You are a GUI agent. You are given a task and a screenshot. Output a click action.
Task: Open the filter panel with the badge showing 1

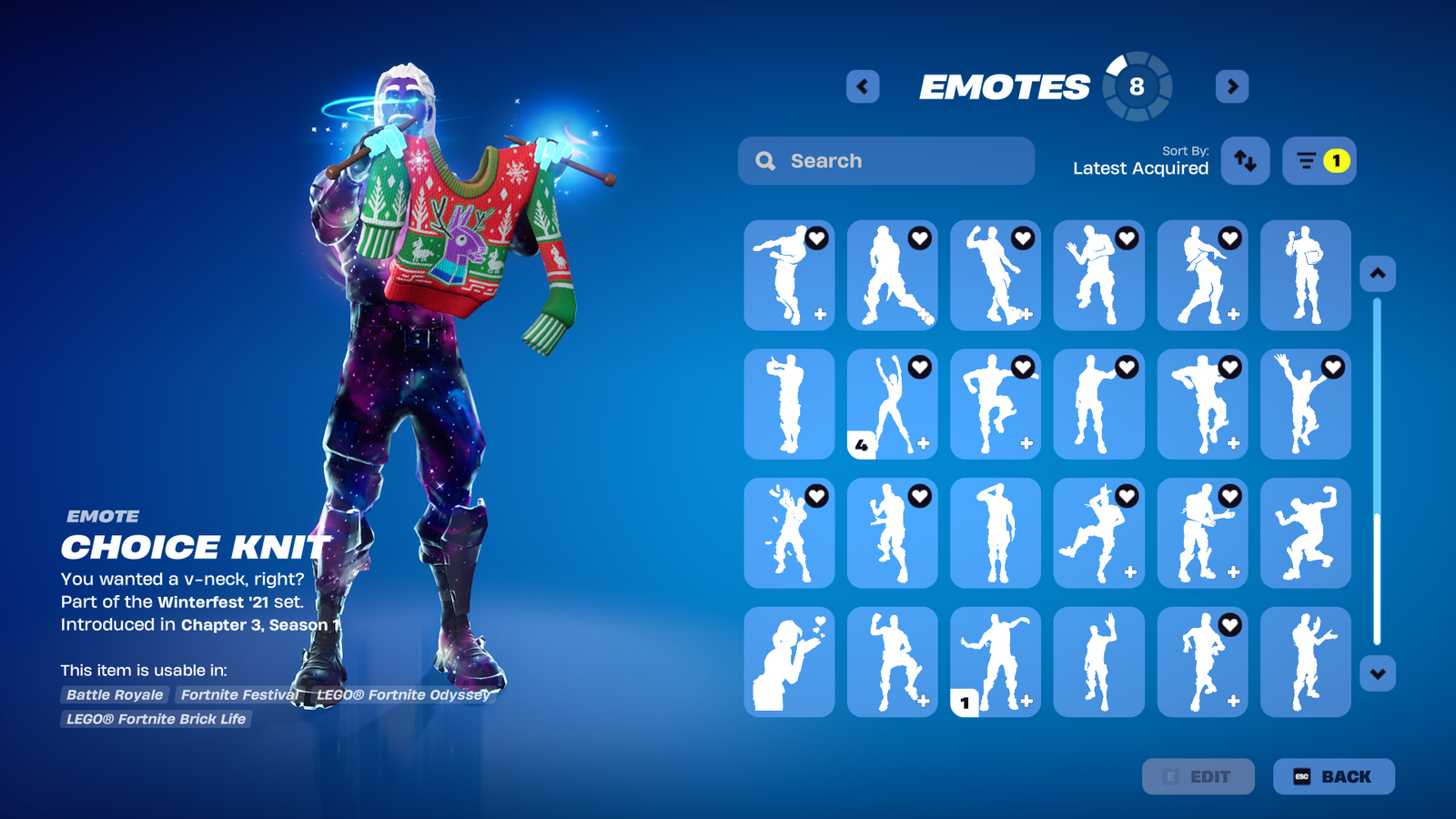point(1319,160)
